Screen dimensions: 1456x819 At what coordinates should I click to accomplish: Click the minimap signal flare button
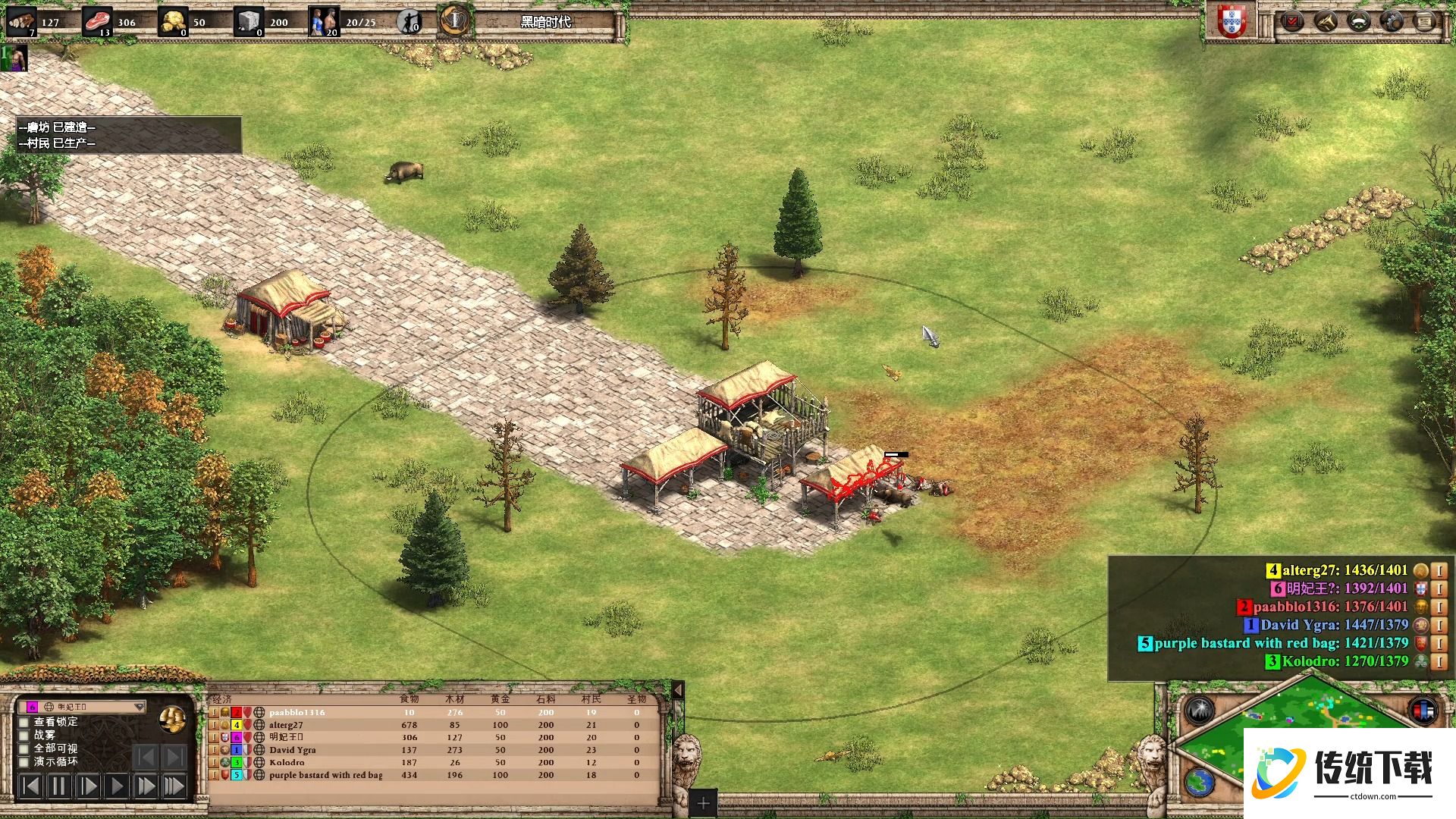click(1200, 711)
